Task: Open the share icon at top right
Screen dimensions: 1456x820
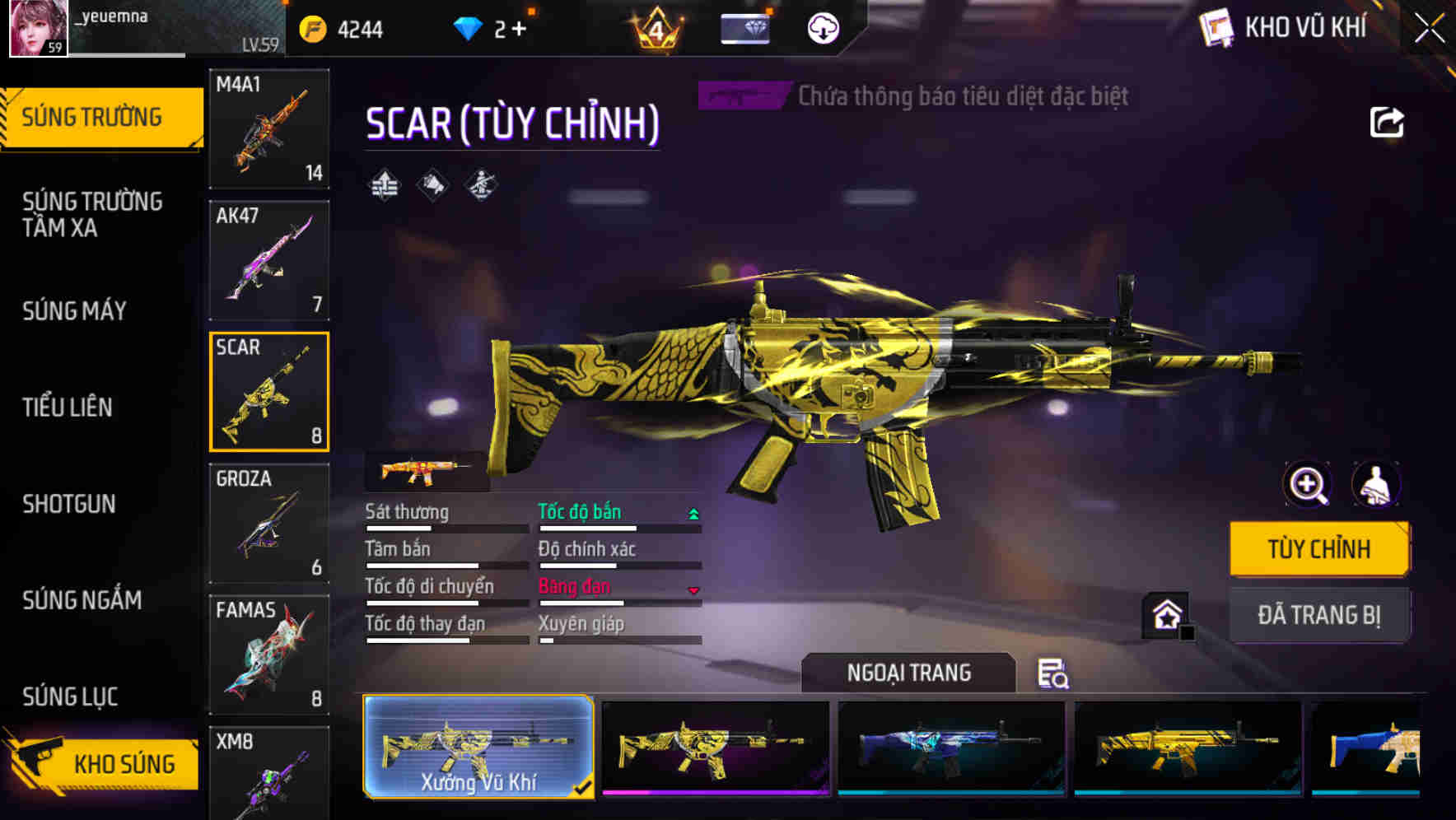Action: 1387,122
